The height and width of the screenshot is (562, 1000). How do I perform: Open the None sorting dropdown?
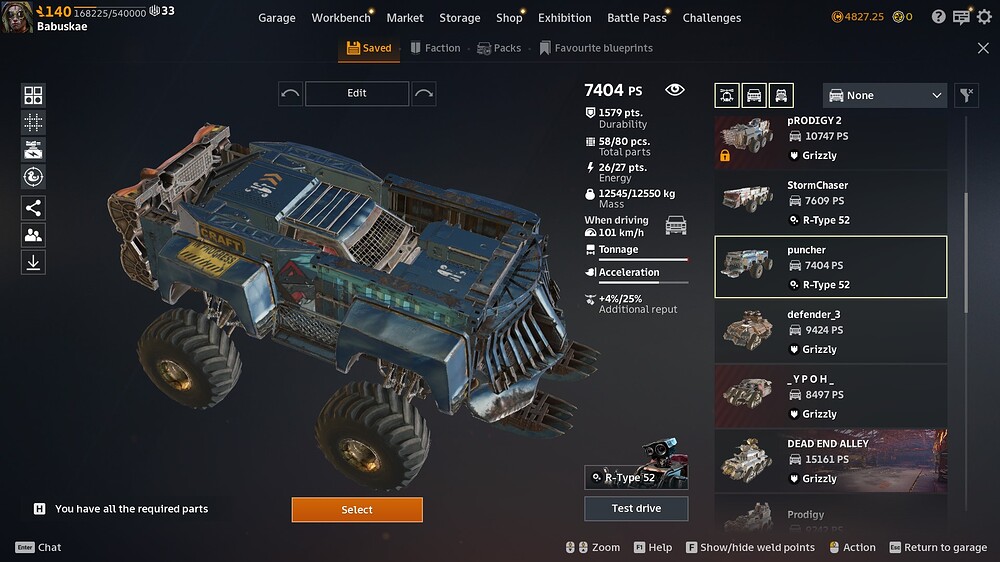(x=885, y=95)
